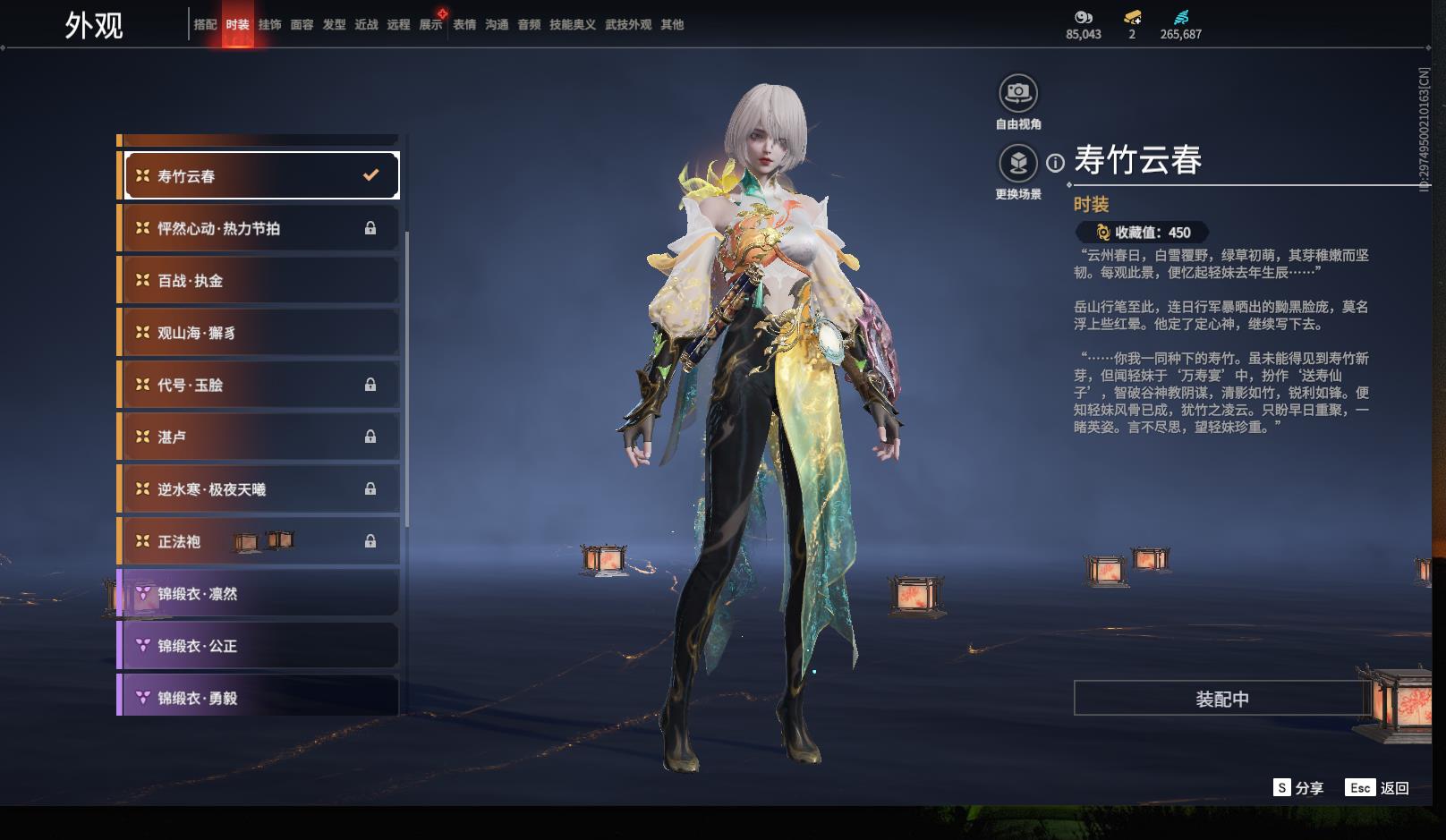
Task: Toggle the 自由视角 free camera
Action: 1018,93
